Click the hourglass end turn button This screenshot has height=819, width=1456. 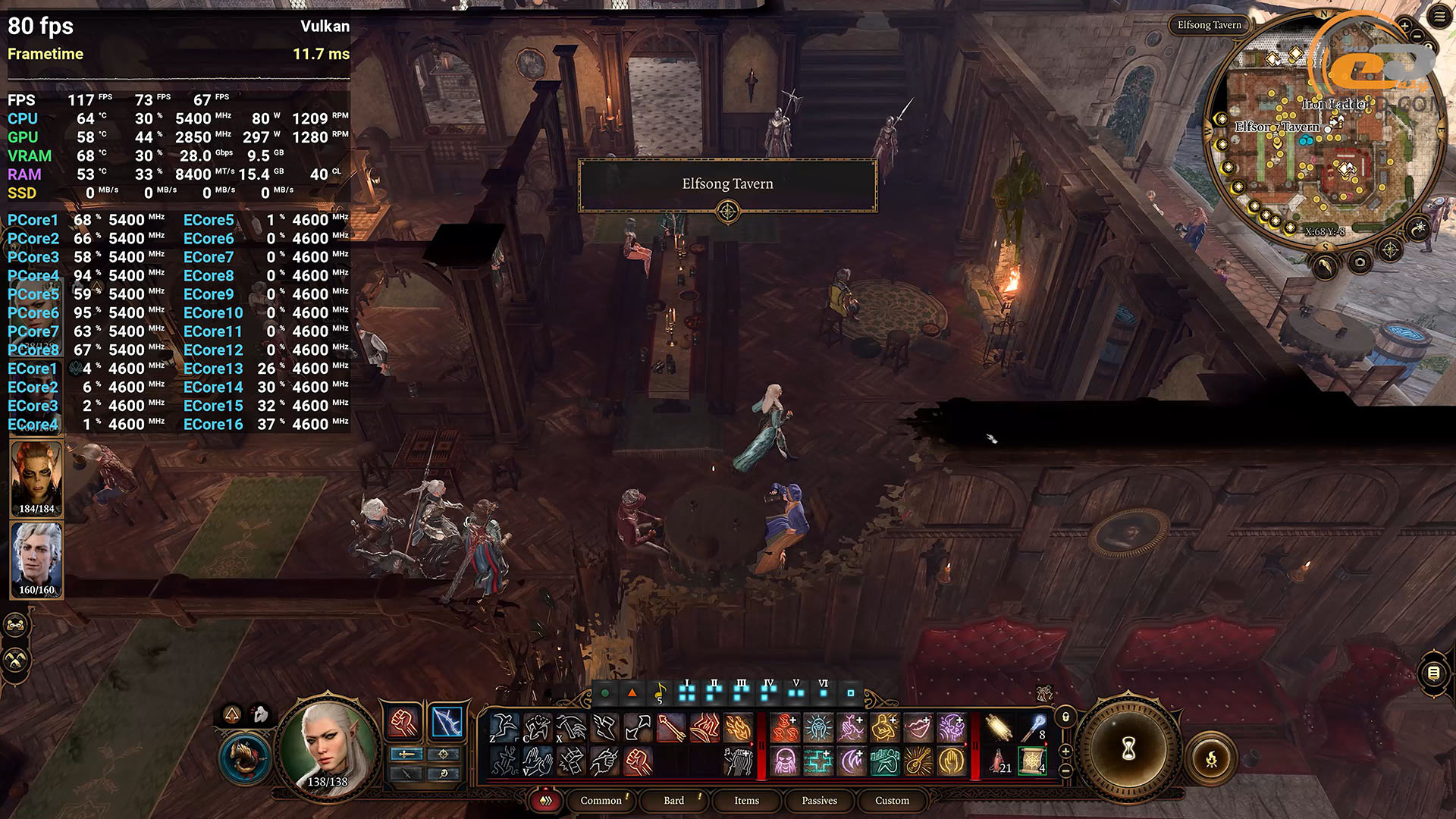coord(1128,749)
